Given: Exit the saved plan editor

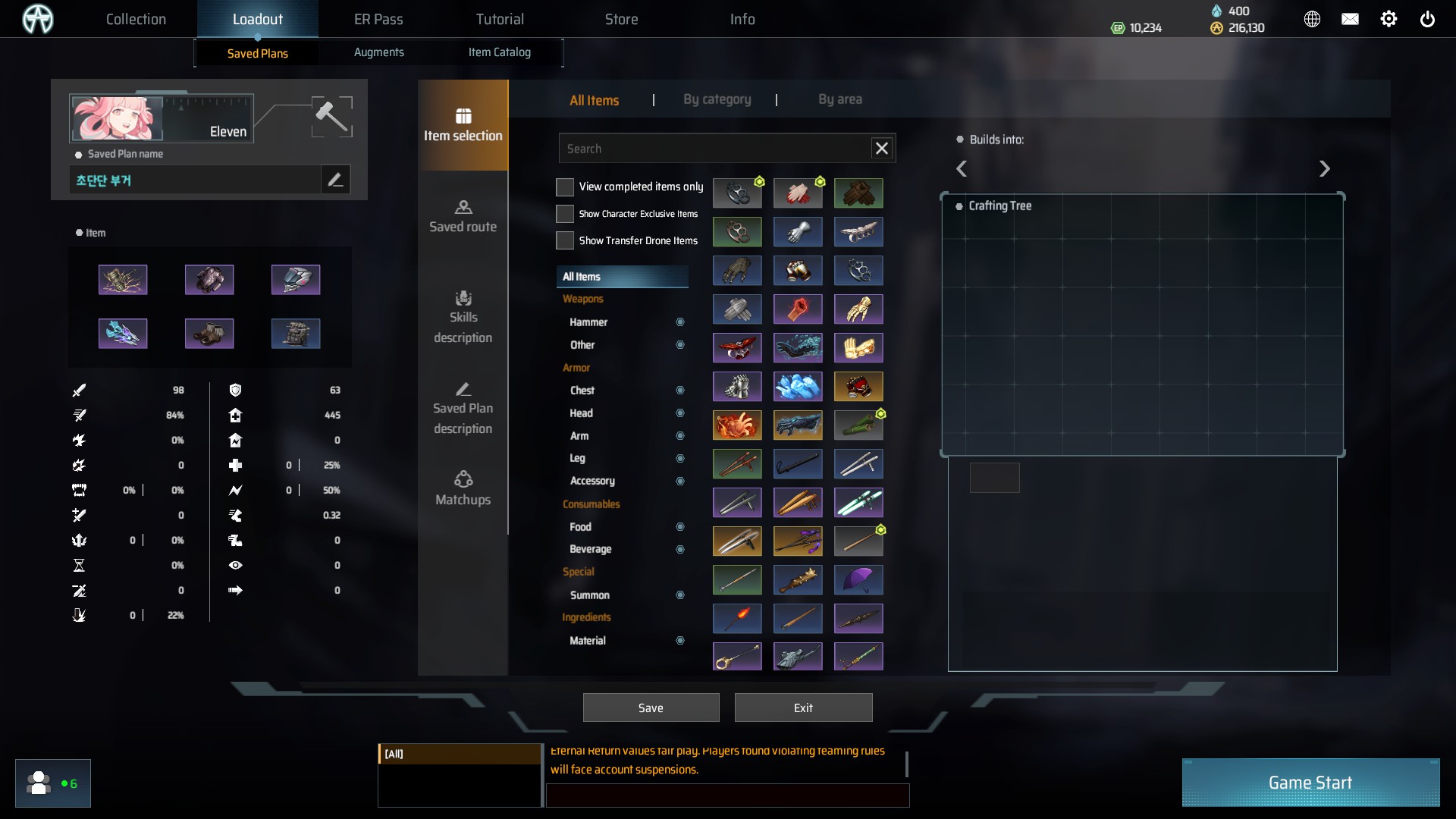Looking at the screenshot, I should 803,708.
